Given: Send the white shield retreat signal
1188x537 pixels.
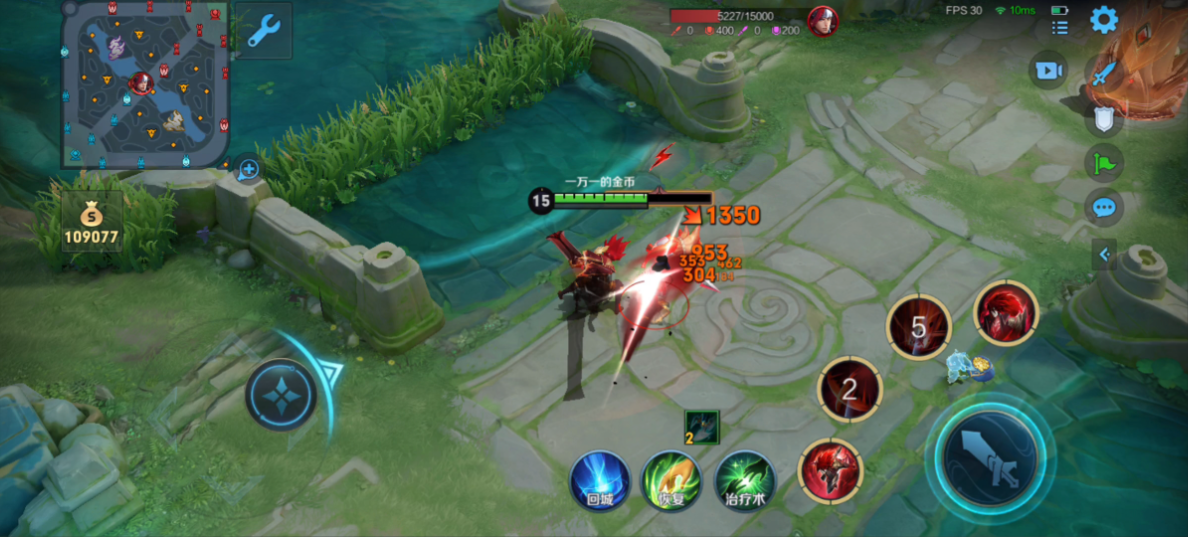Looking at the screenshot, I should (x=1104, y=120).
